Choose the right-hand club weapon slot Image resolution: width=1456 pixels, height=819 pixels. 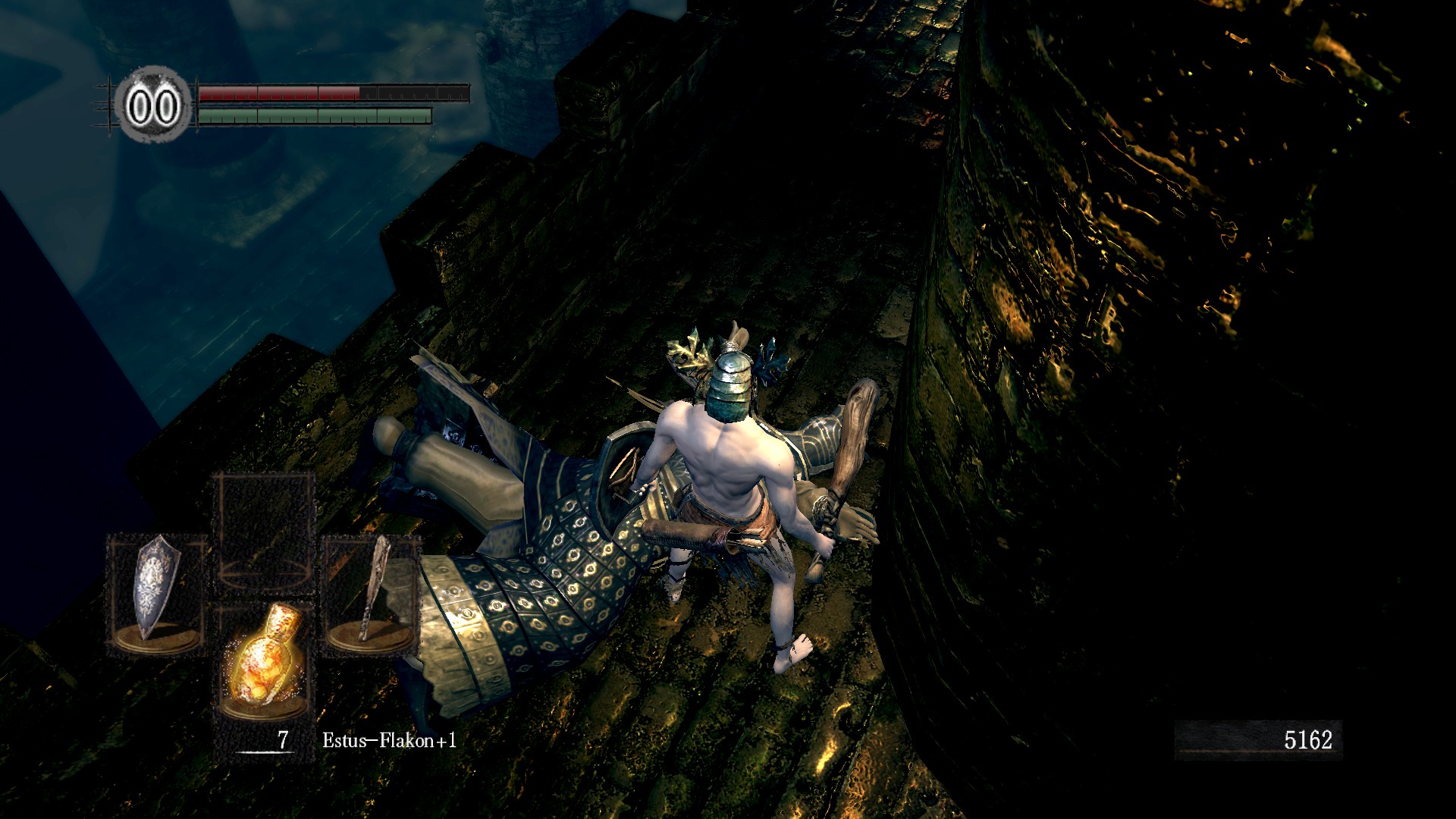click(371, 594)
